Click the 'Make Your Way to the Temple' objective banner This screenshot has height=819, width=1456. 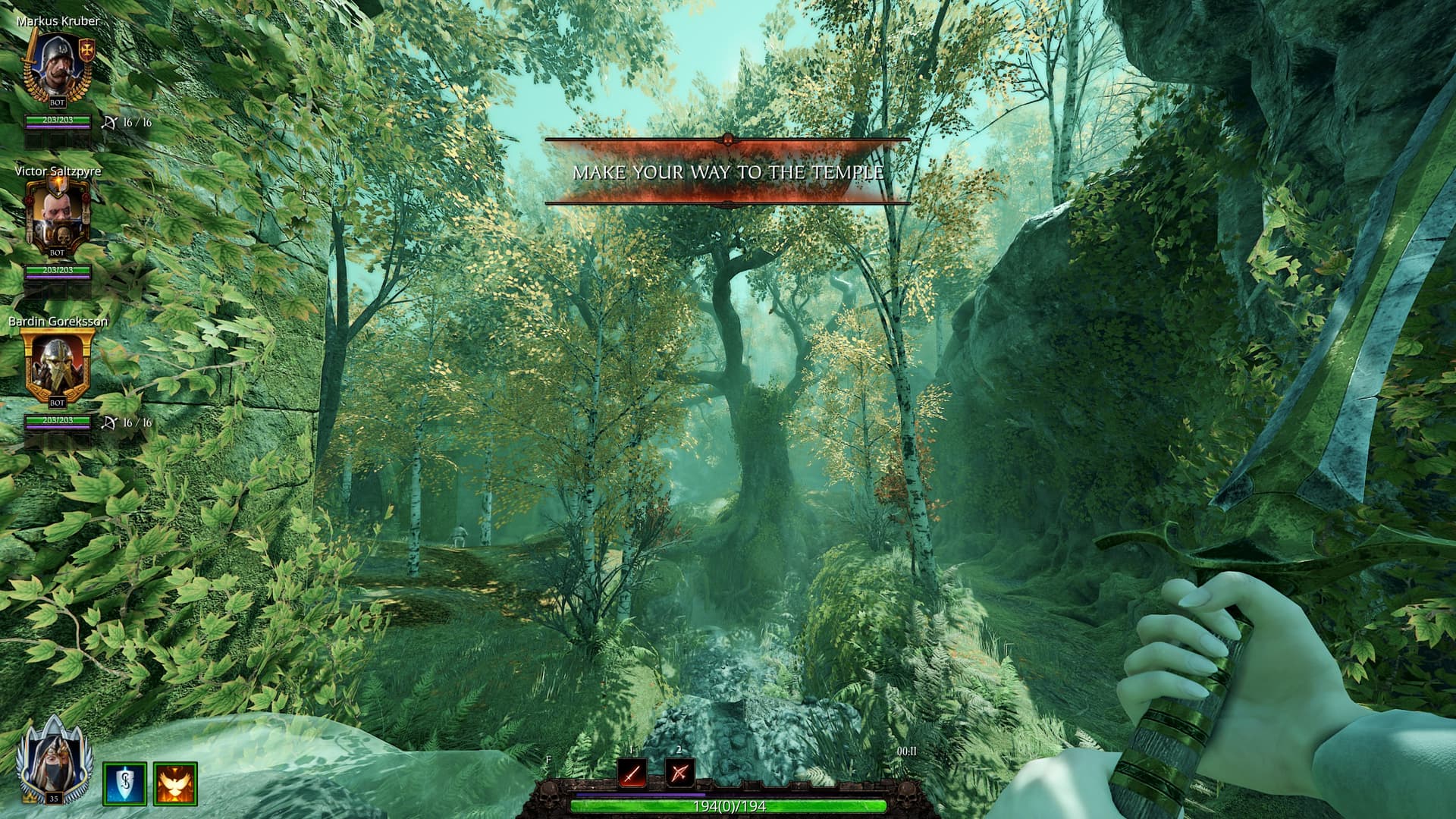[x=728, y=172]
